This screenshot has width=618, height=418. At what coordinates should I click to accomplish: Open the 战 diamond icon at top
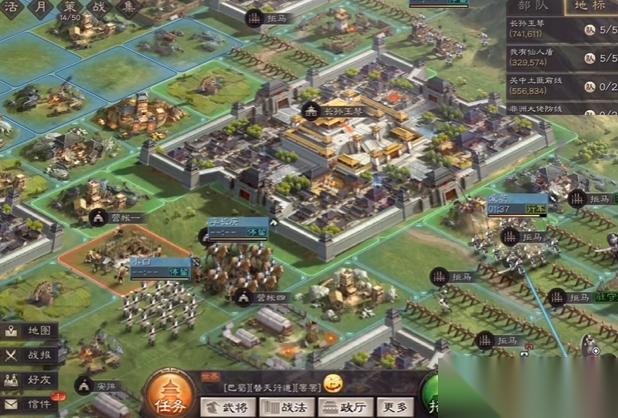100,8
